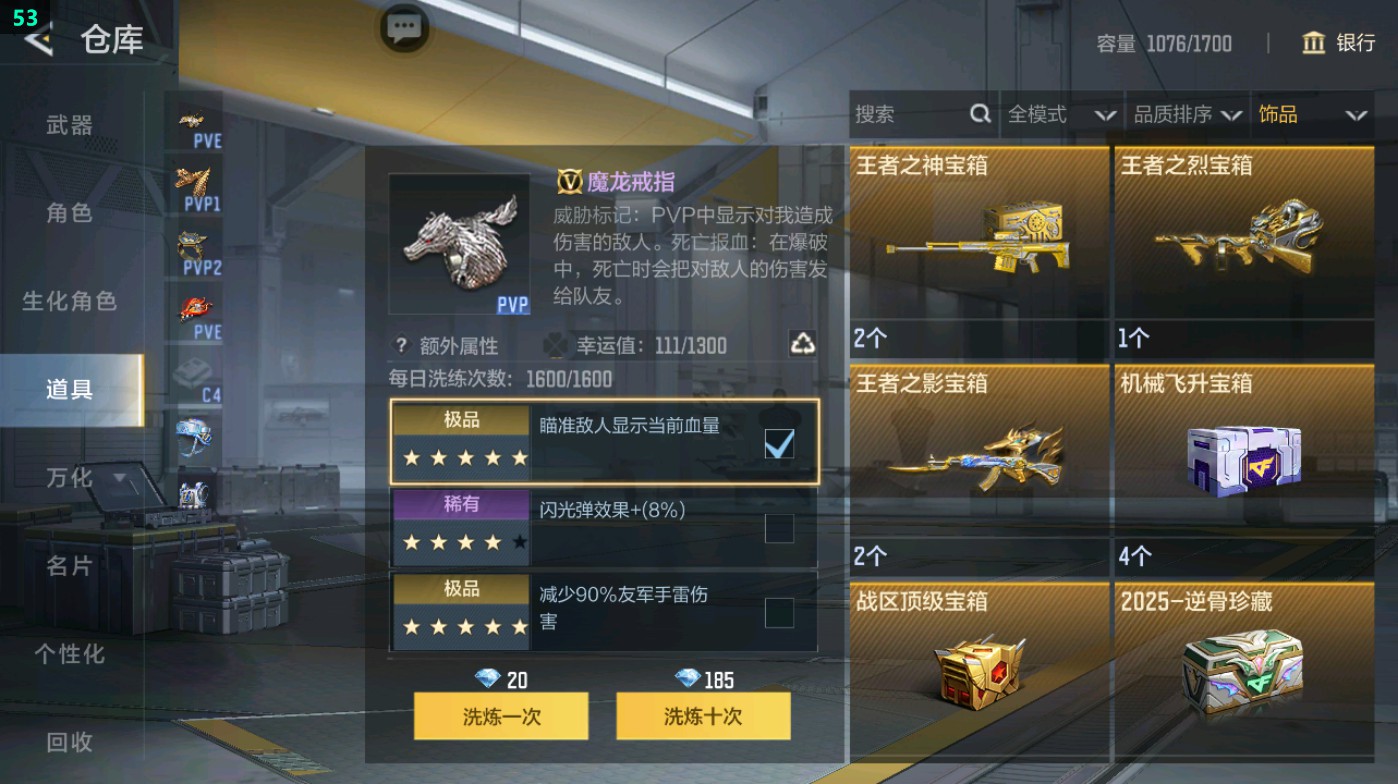Select the red PVE dragon item in sidebar
1398x784 pixels.
tap(197, 307)
